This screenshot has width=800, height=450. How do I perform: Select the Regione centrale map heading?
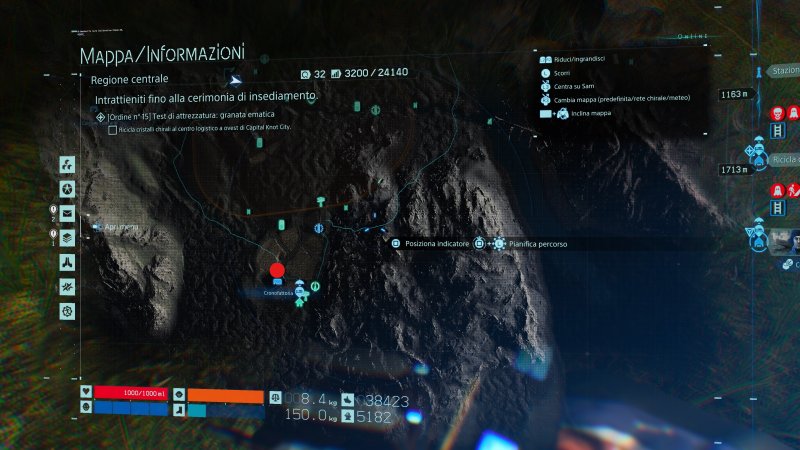pos(129,79)
